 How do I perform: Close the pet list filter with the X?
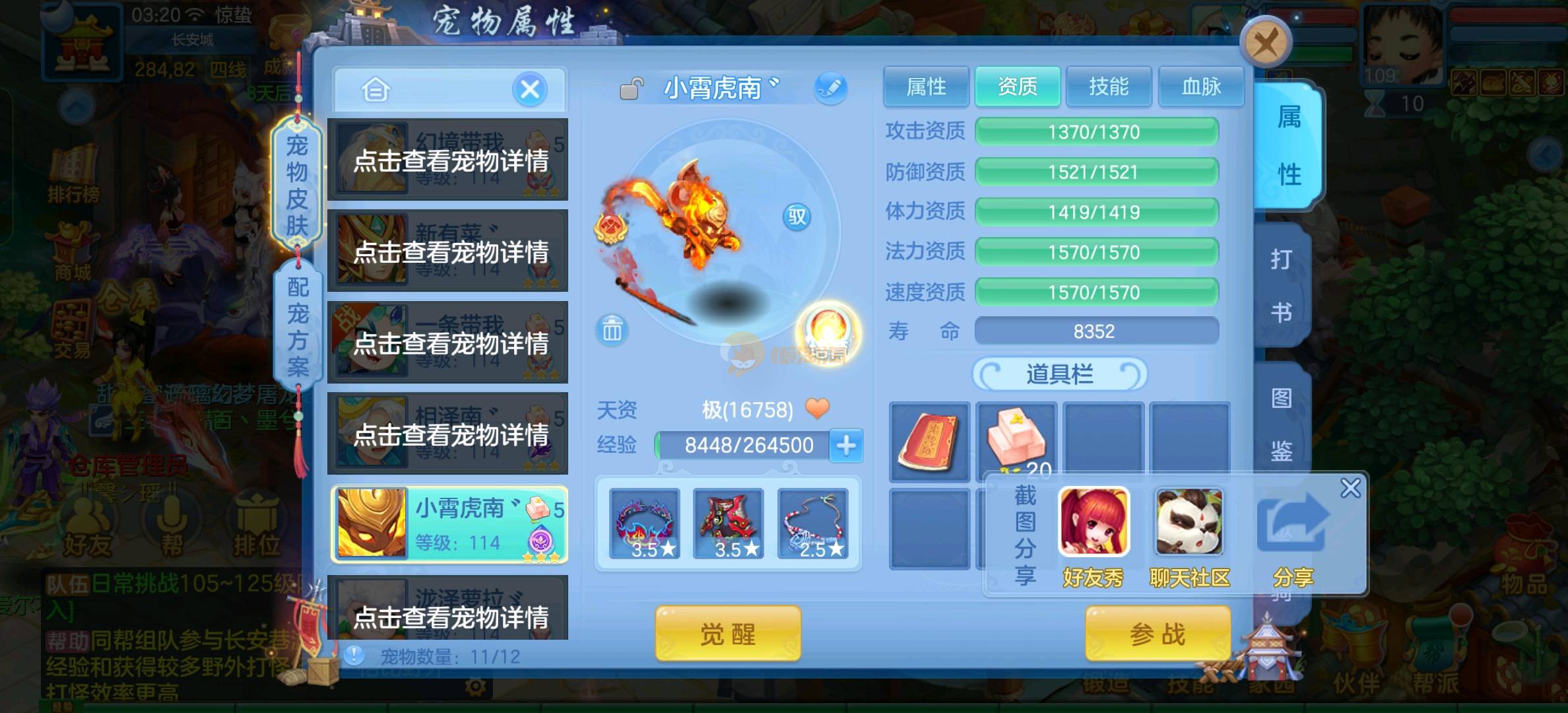tap(530, 89)
